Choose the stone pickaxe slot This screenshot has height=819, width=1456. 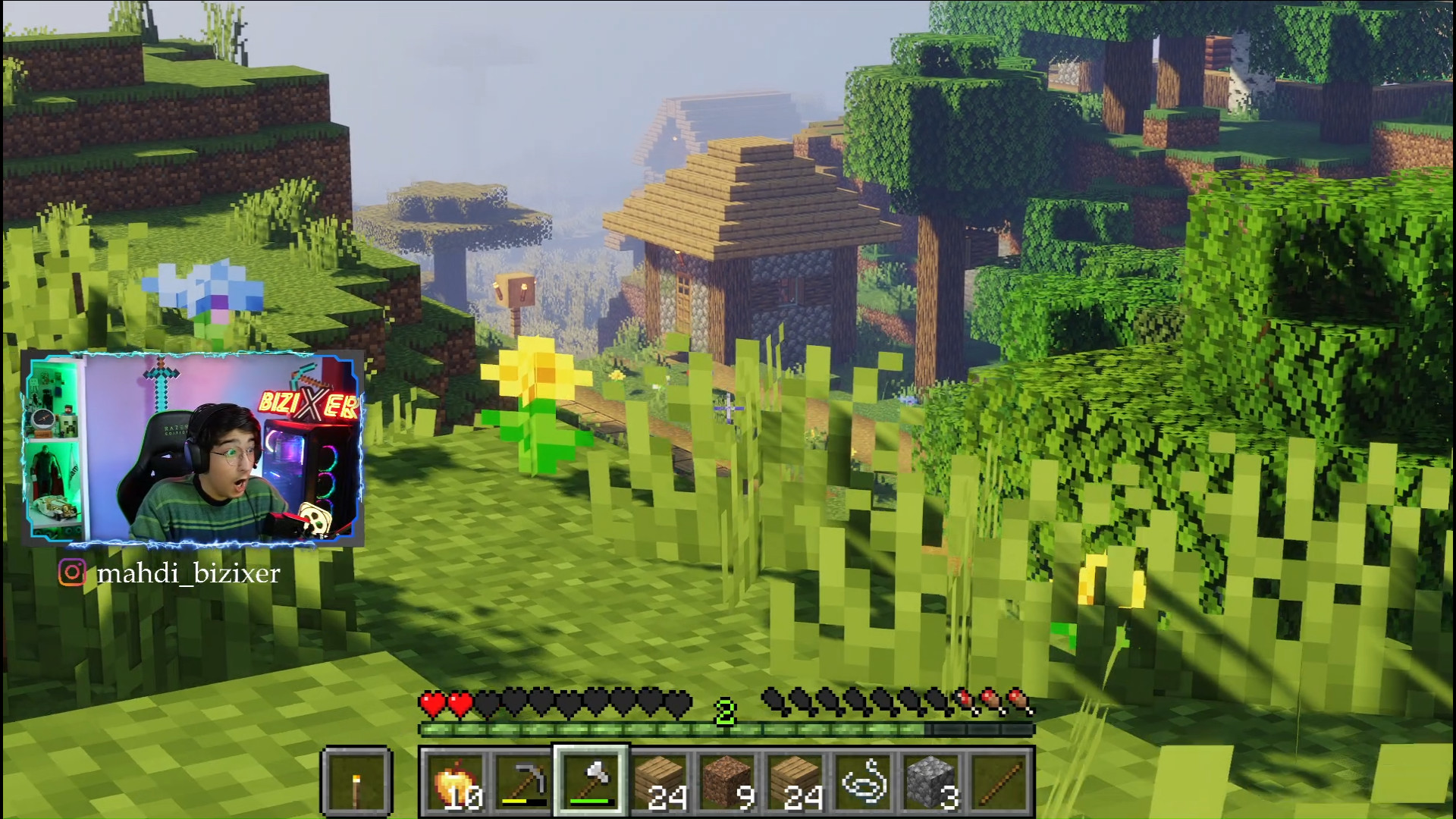(522, 782)
